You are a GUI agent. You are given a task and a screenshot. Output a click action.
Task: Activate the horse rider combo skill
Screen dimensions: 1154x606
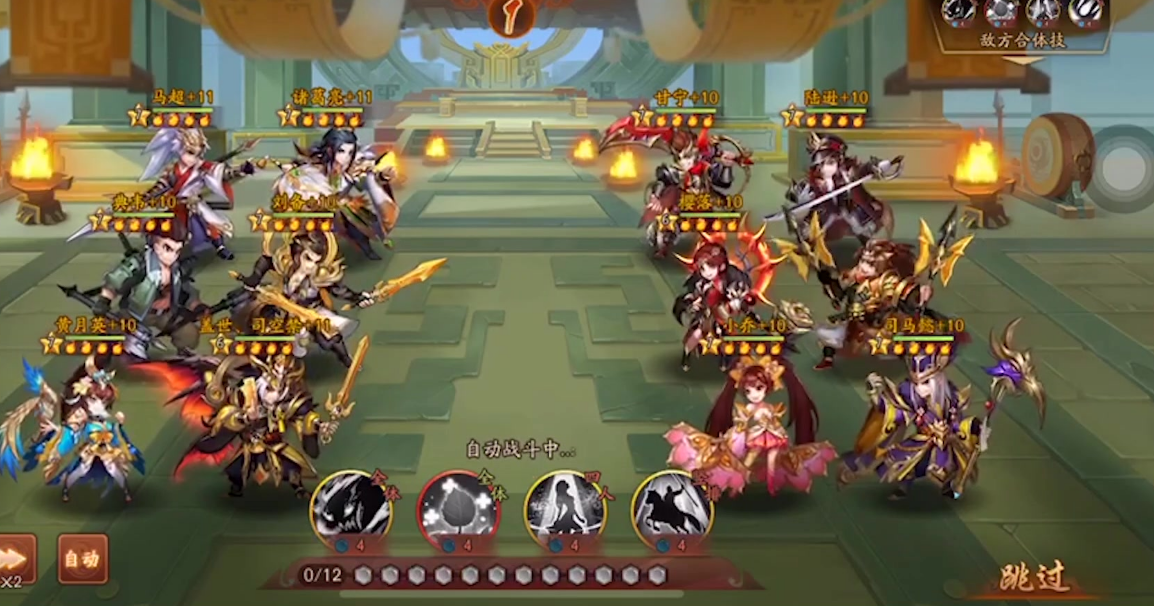coord(672,510)
